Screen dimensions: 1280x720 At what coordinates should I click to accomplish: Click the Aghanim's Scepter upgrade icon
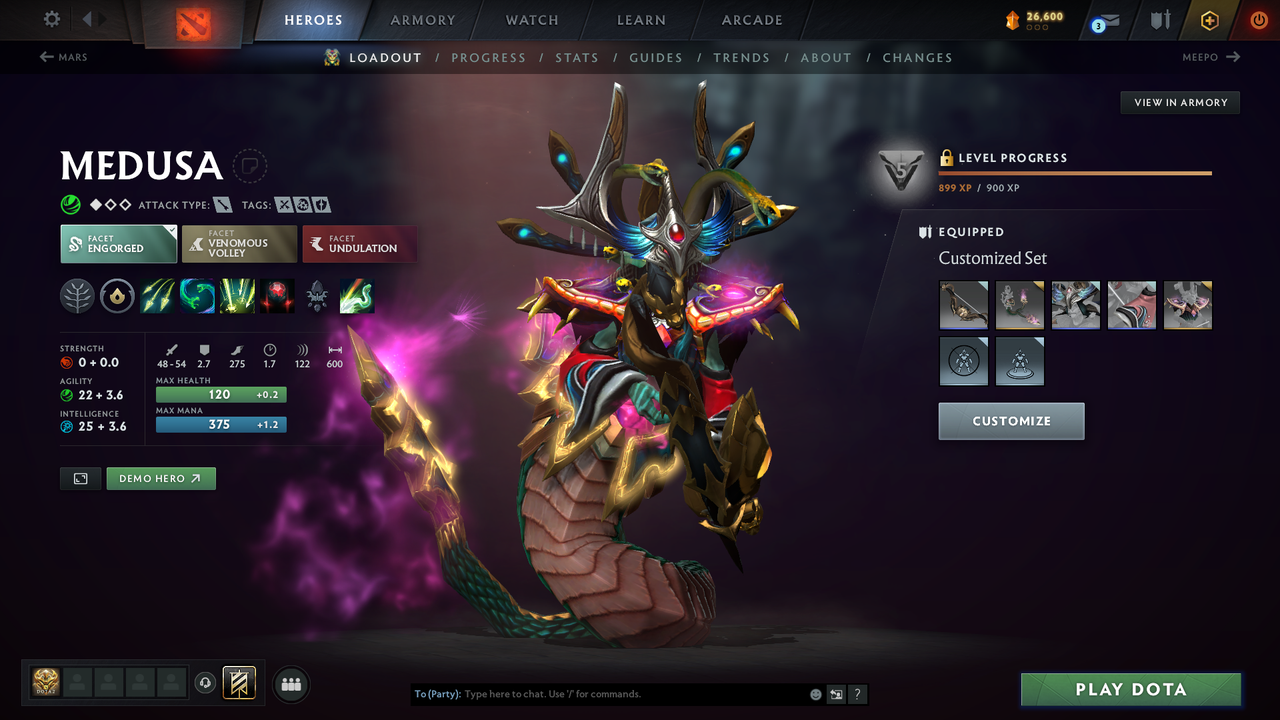click(x=317, y=295)
